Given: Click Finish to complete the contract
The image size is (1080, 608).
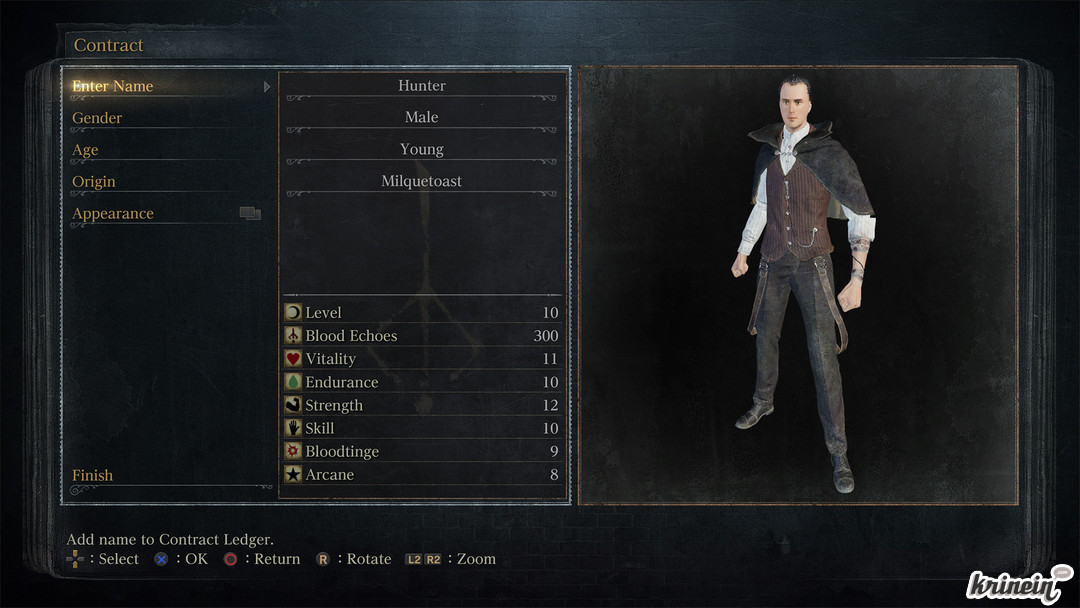Looking at the screenshot, I should click(x=93, y=475).
